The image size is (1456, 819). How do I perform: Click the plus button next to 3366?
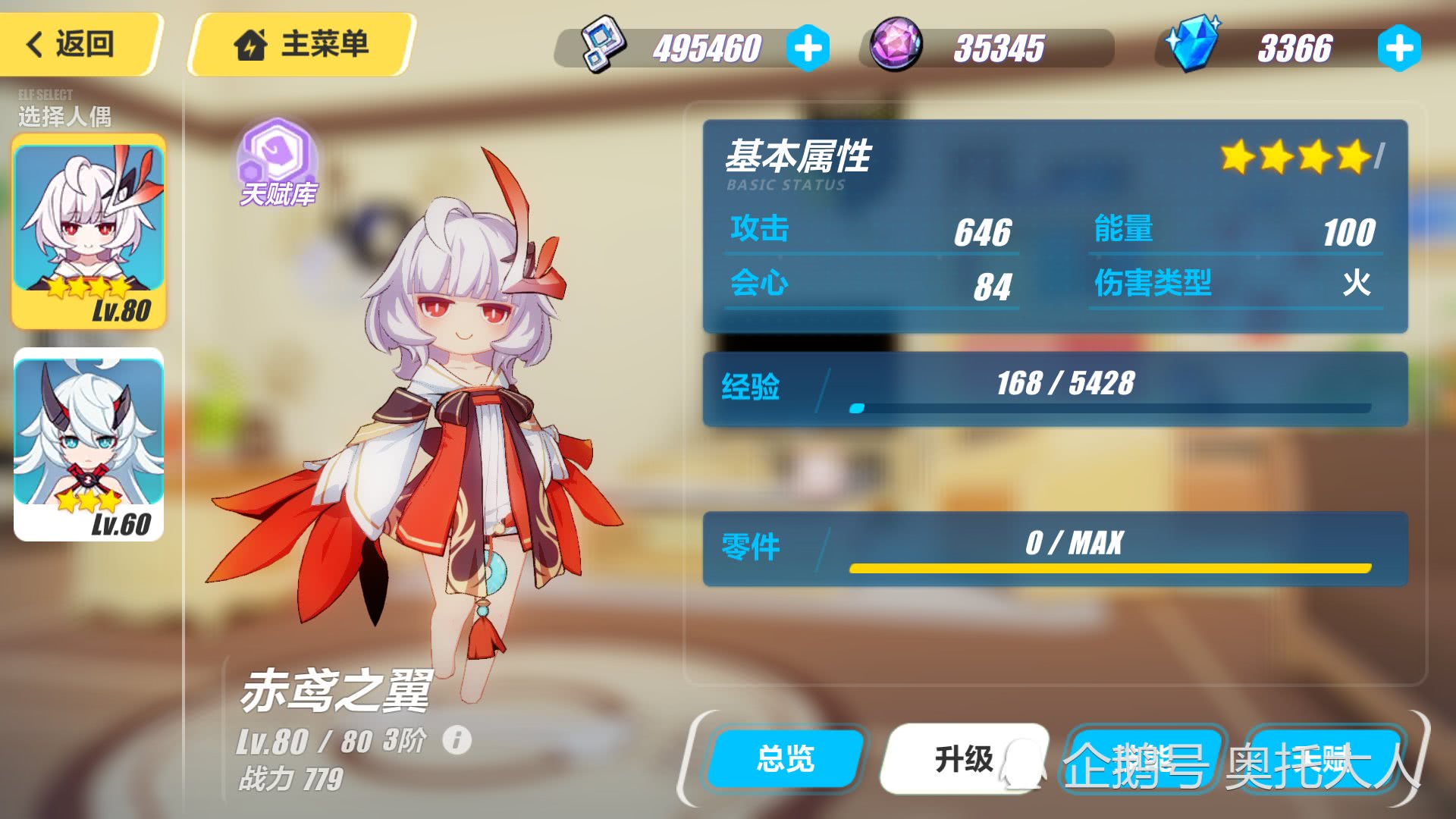click(1398, 47)
